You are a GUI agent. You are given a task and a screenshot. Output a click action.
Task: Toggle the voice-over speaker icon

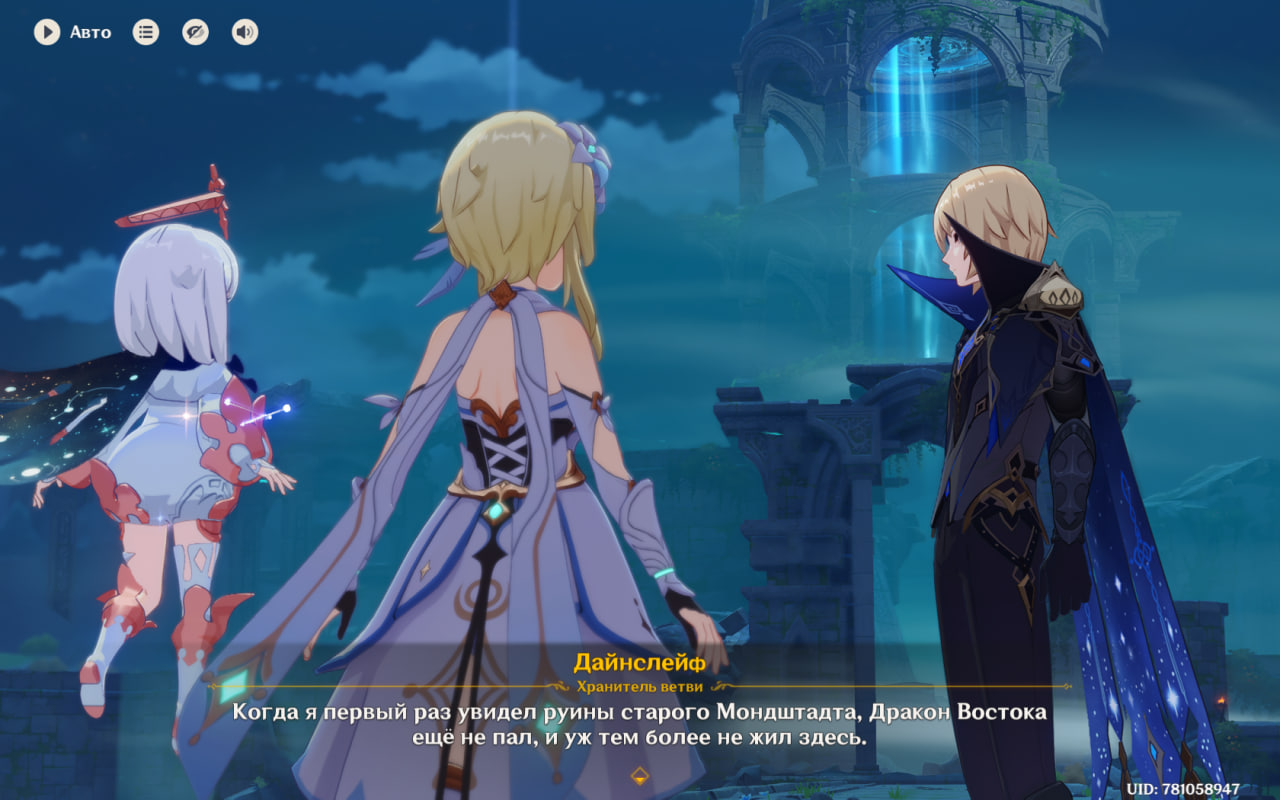coord(245,32)
